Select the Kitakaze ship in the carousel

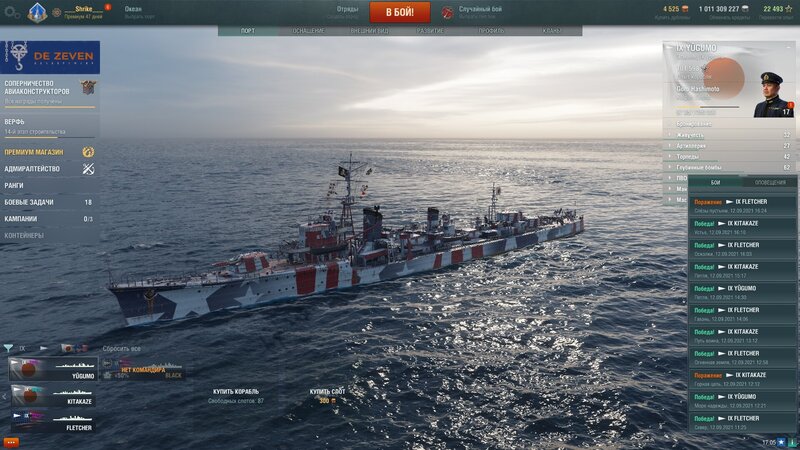click(54, 399)
